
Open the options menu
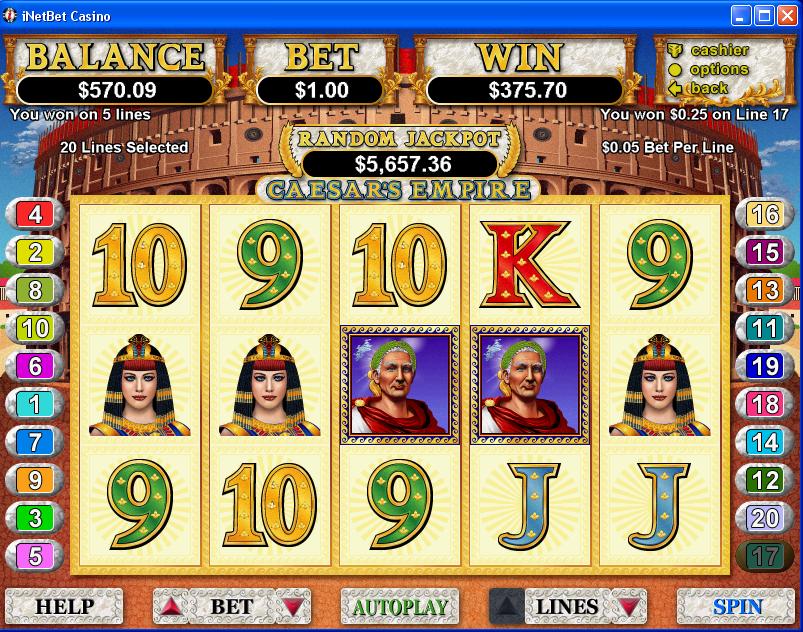pos(719,69)
